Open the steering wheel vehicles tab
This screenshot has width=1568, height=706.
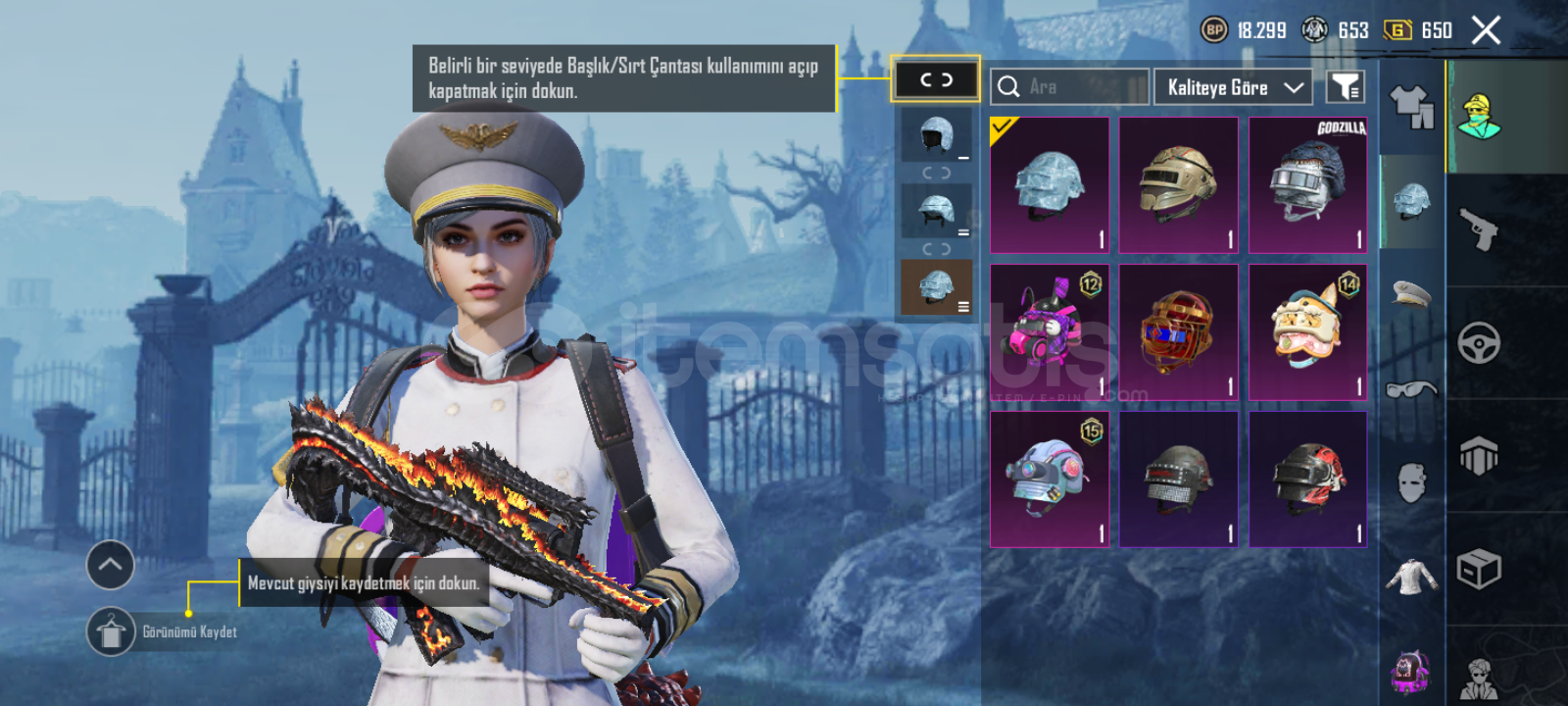tap(1479, 343)
